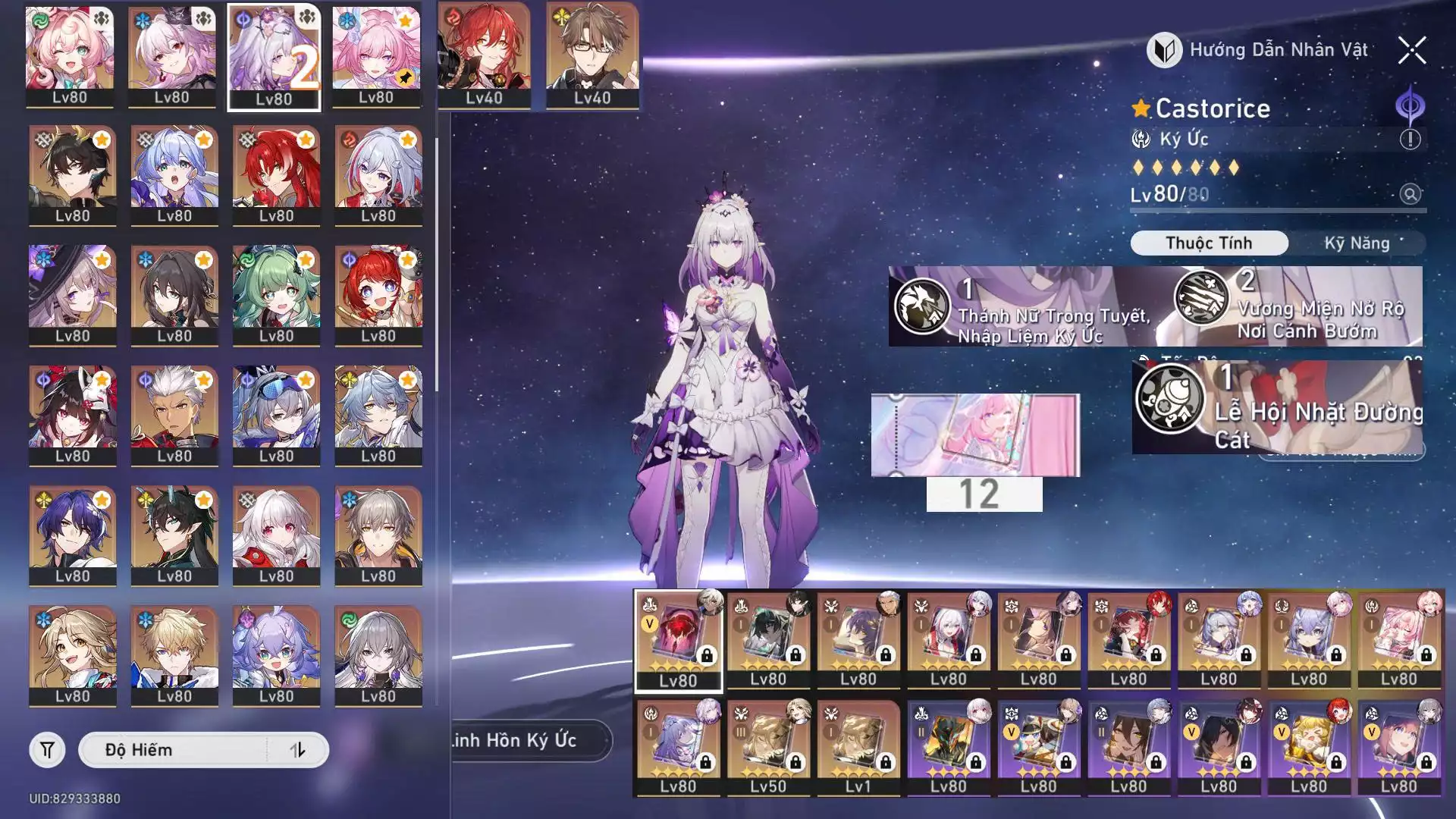Pick the Lv1 light cone card

tap(858, 747)
